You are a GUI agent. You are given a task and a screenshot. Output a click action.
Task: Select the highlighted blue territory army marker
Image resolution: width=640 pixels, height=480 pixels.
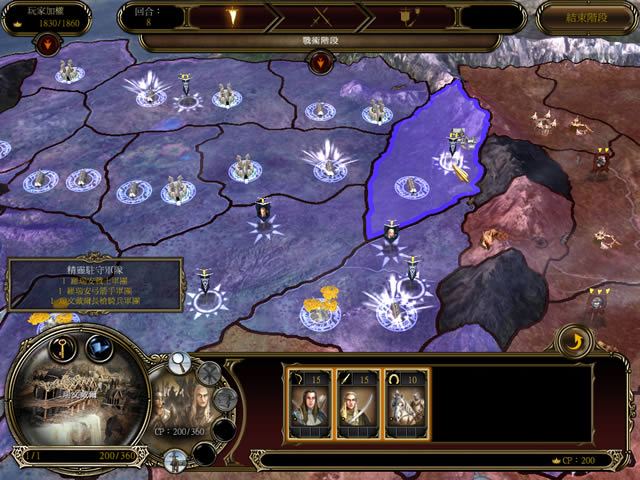tap(410, 186)
